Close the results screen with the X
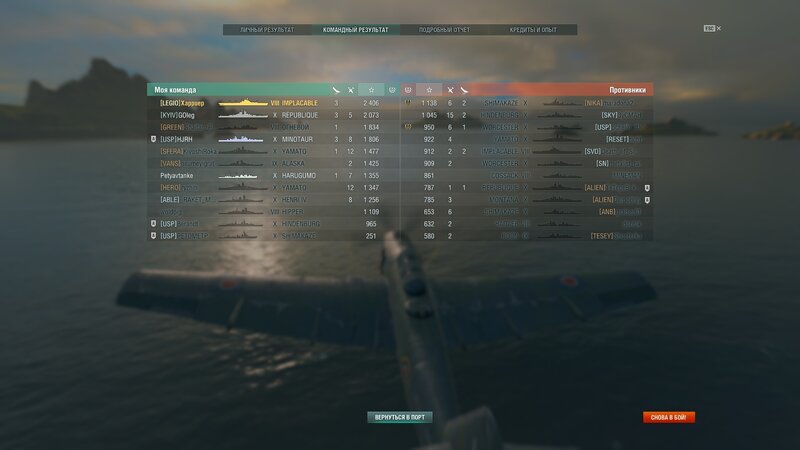 (718, 28)
